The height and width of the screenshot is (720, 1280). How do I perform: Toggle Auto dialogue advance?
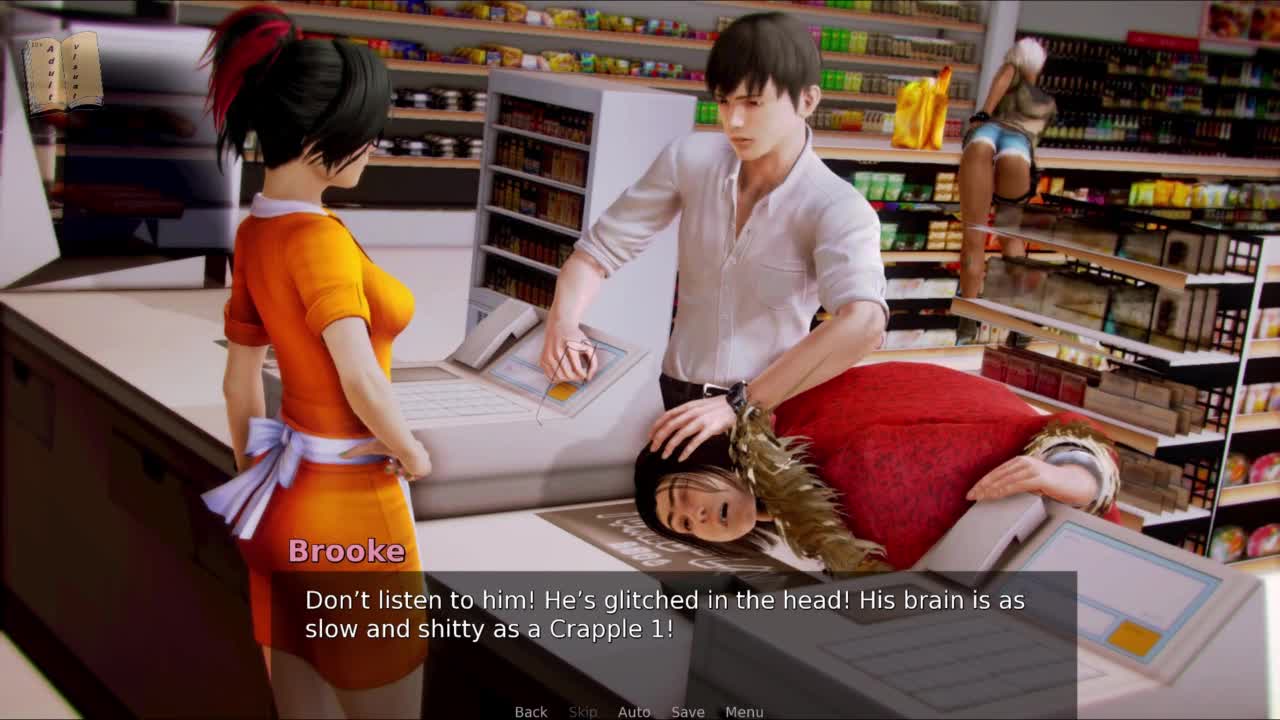coord(634,712)
